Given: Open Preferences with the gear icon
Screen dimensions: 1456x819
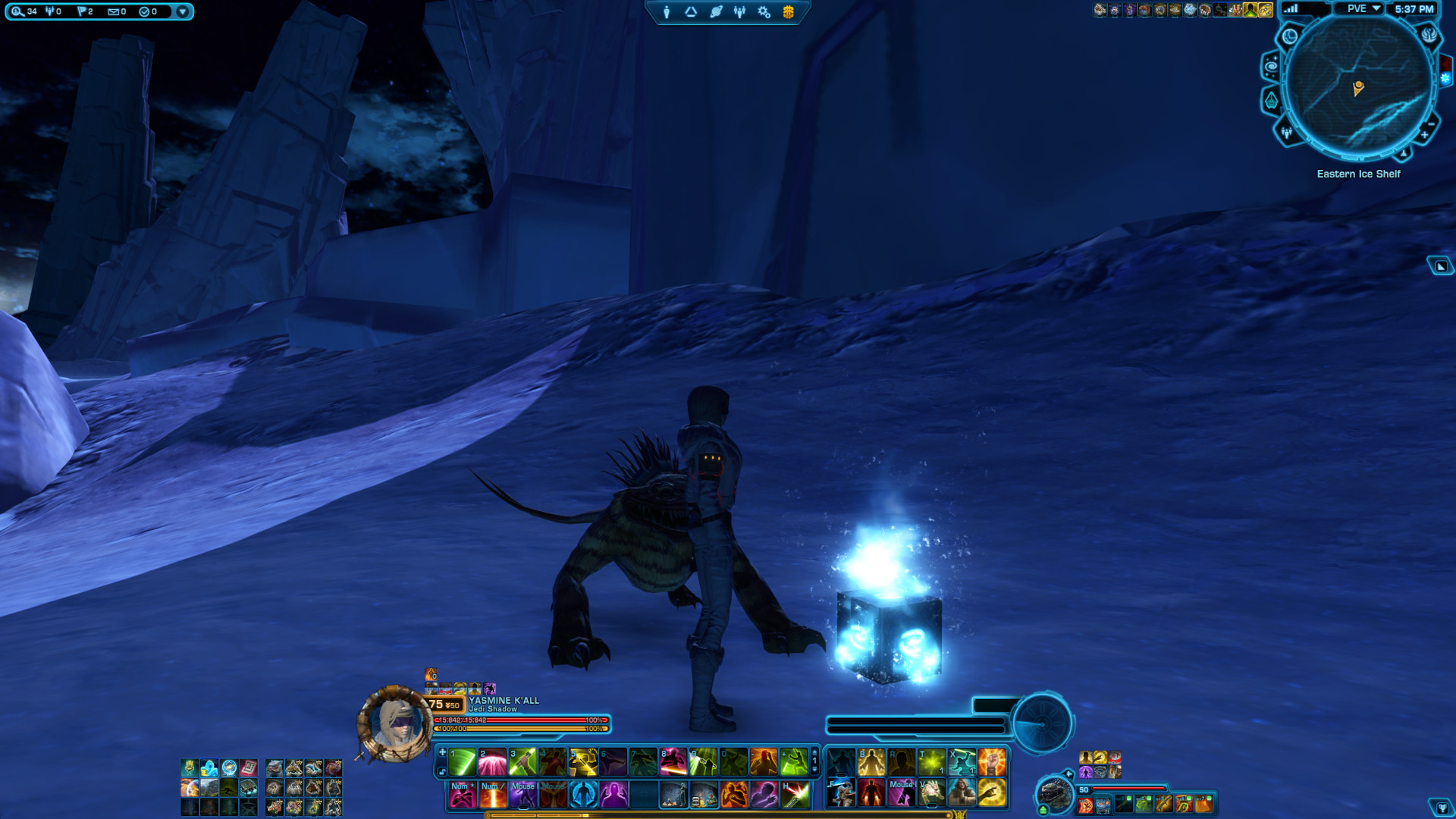Looking at the screenshot, I should (x=761, y=12).
